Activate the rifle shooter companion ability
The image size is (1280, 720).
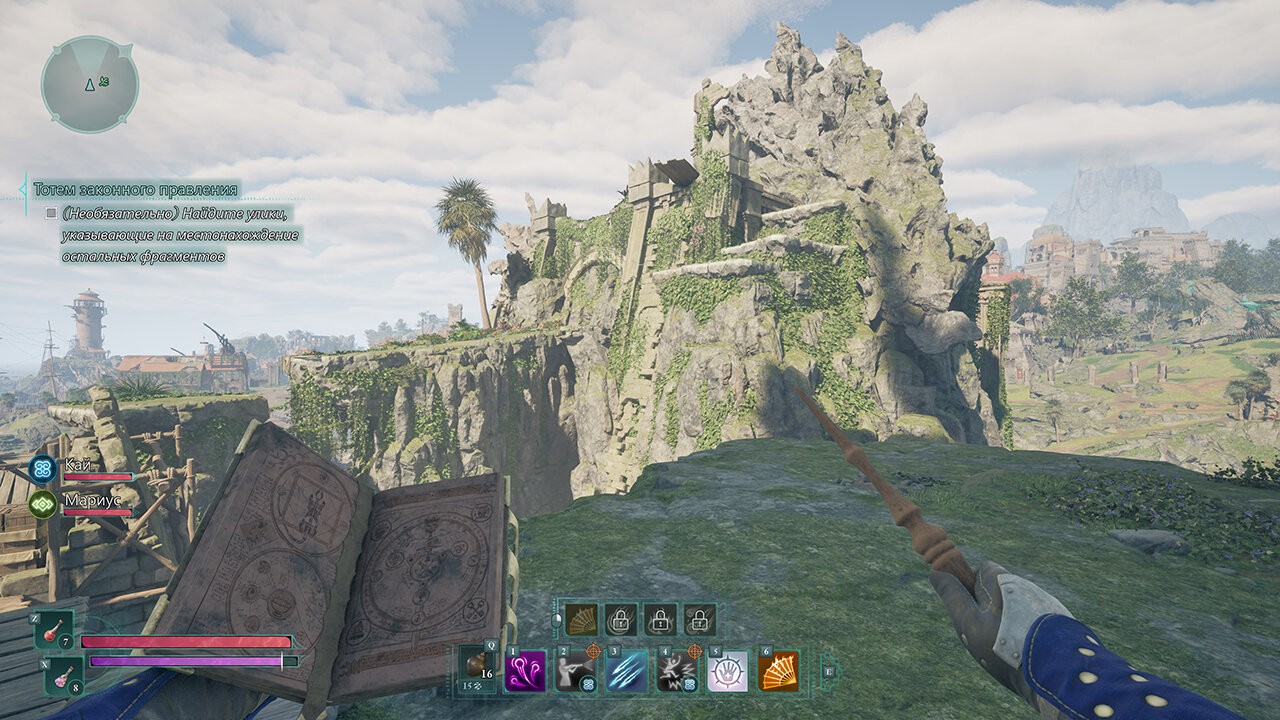pos(576,671)
